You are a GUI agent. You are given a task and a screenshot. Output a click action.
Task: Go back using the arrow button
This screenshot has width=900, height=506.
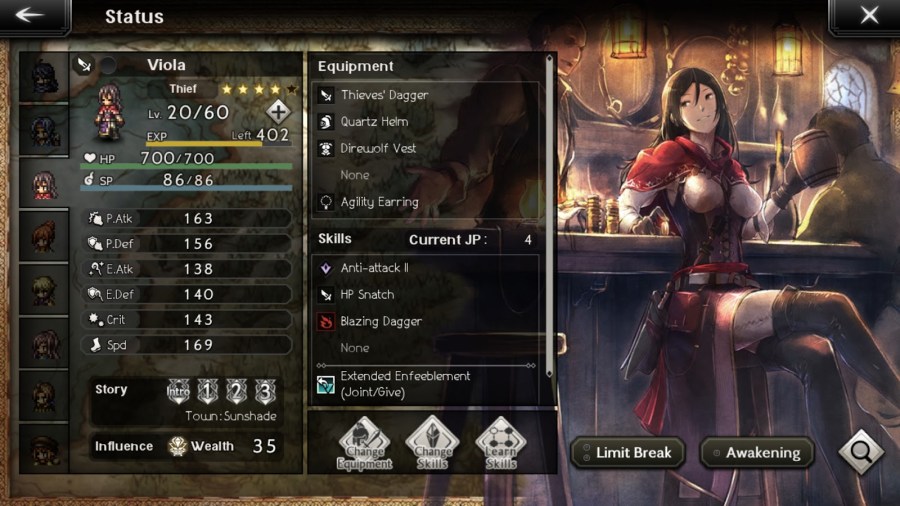[x=31, y=16]
